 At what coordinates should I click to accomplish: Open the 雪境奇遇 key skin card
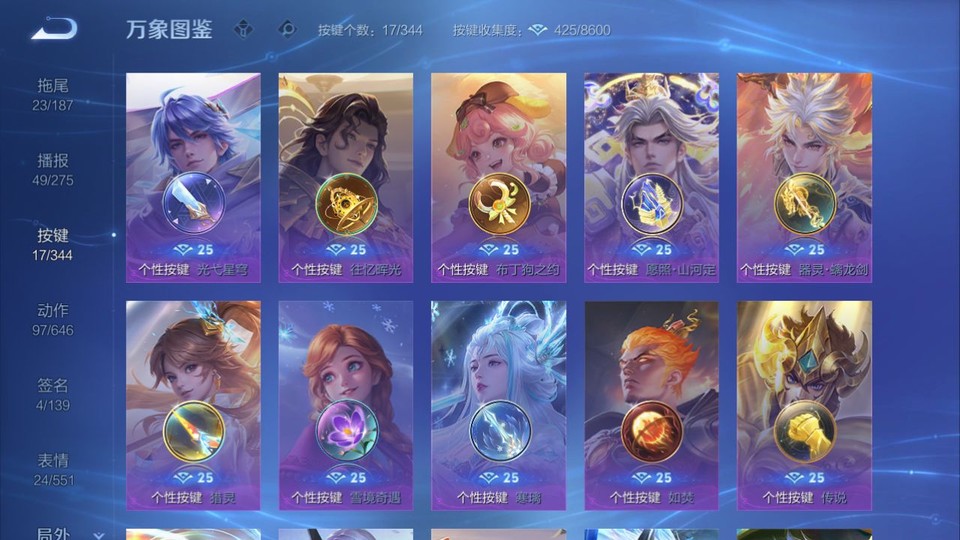point(346,405)
